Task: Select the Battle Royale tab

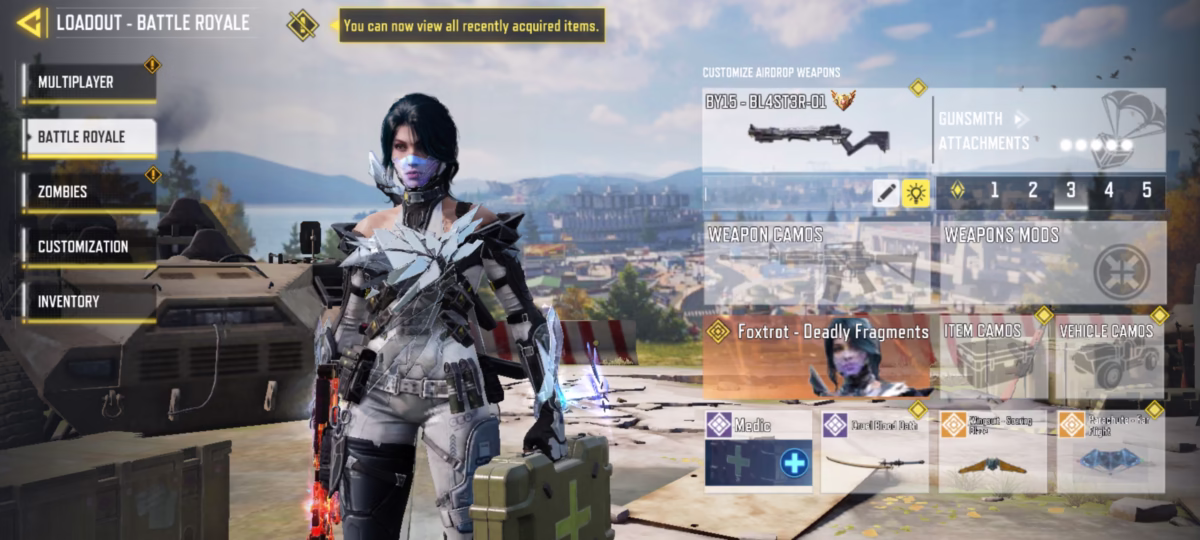Action: tap(89, 137)
